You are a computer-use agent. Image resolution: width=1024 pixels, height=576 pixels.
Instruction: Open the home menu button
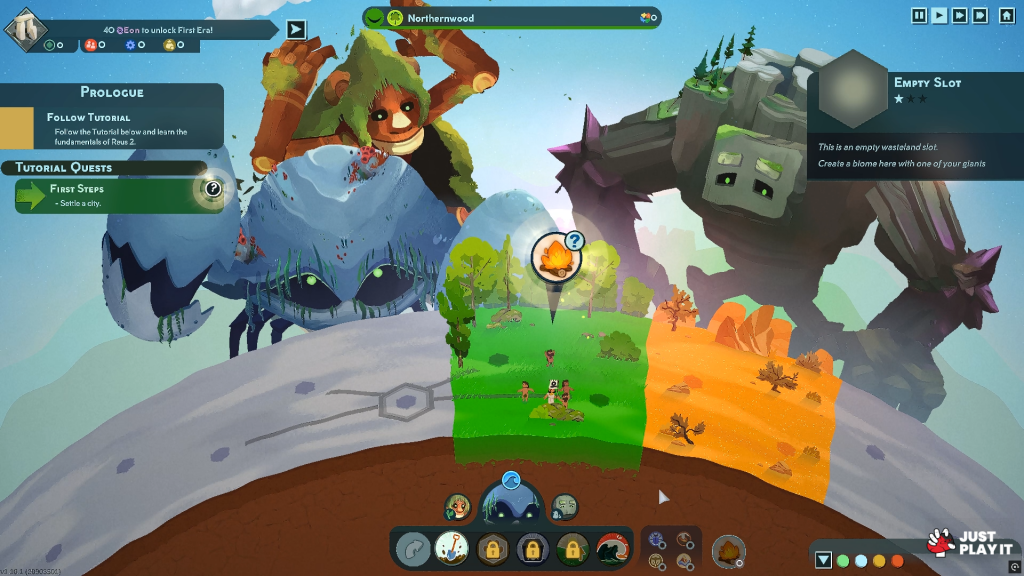point(1006,15)
